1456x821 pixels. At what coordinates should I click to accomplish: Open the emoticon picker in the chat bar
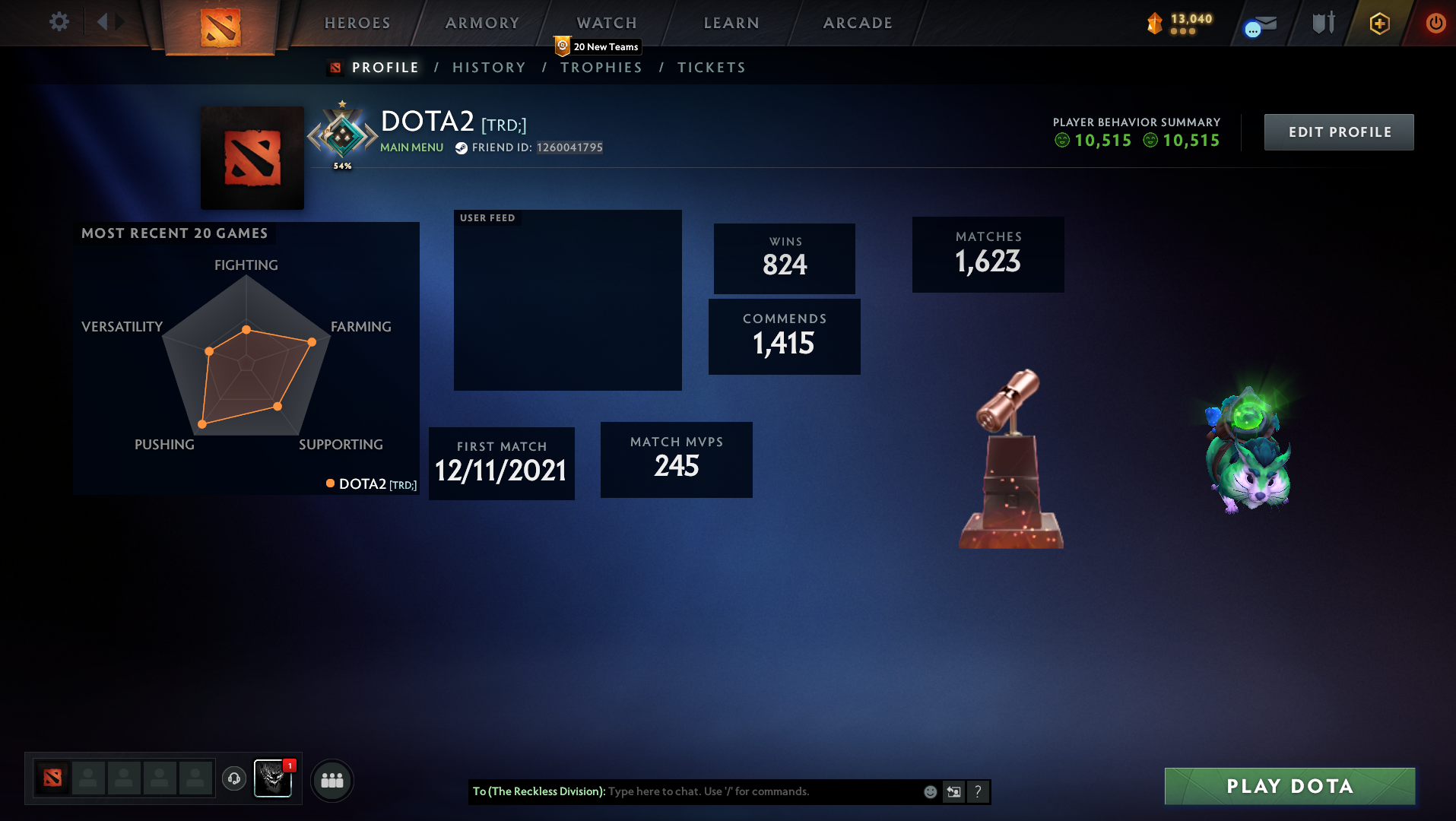930,791
